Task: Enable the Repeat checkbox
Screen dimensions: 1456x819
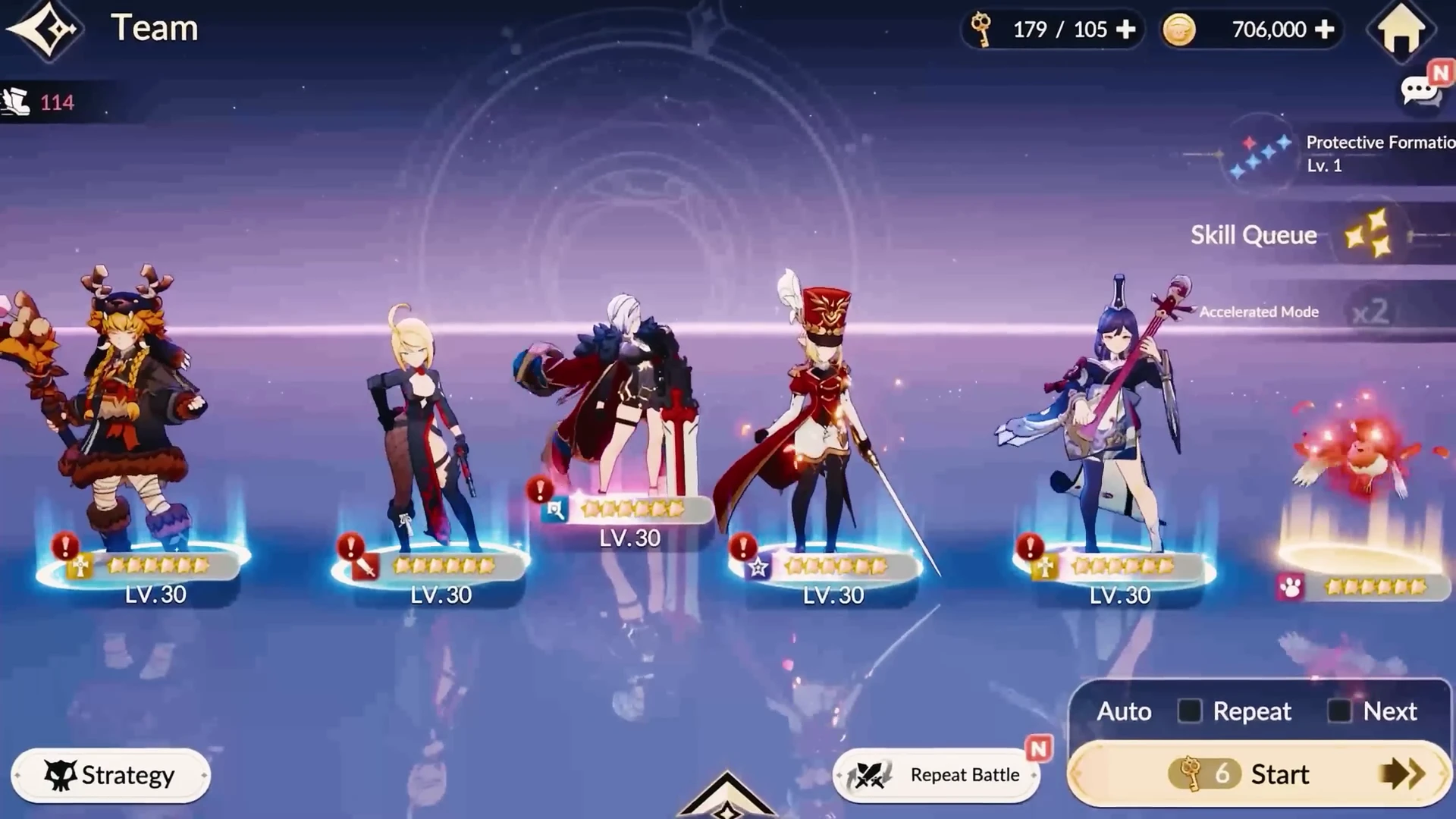Action: (1189, 711)
